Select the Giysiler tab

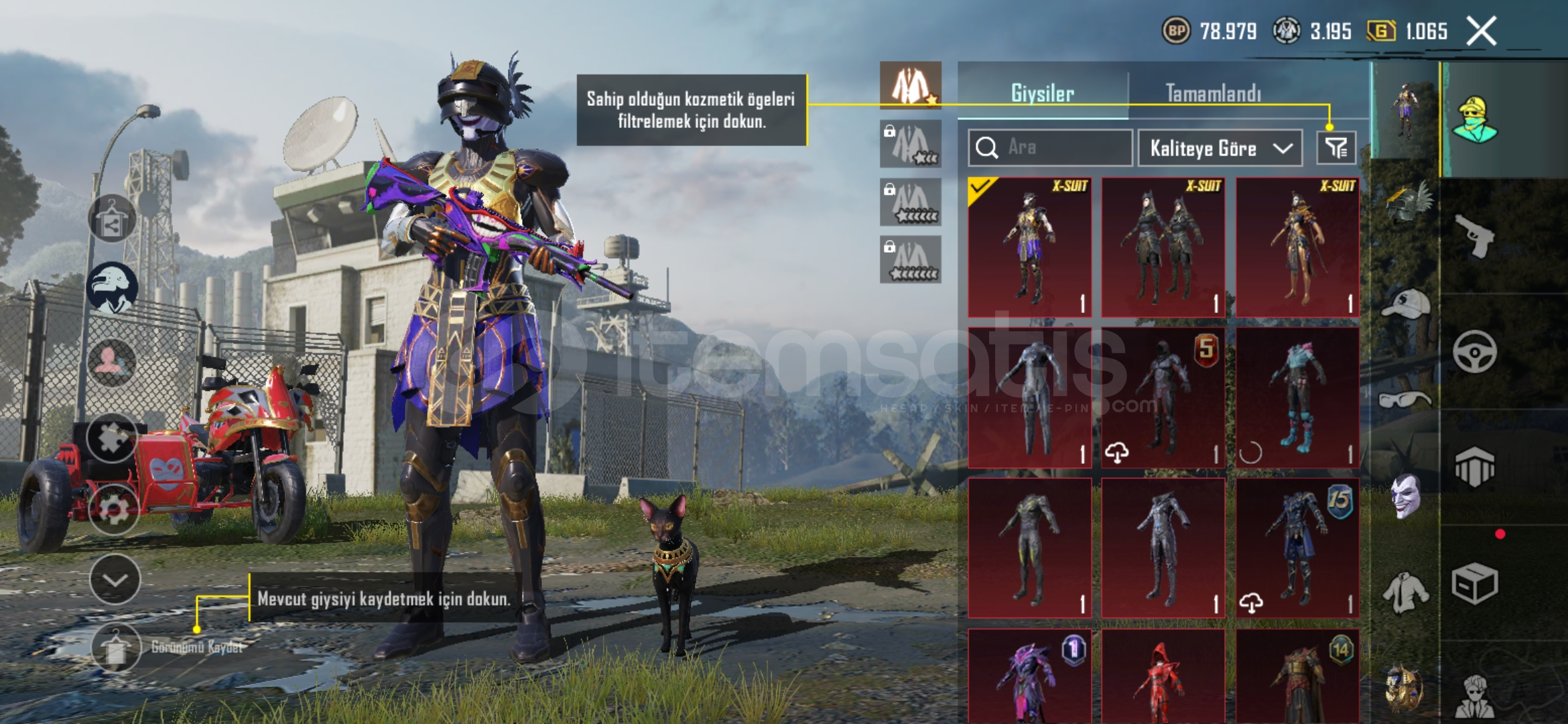(x=1042, y=93)
